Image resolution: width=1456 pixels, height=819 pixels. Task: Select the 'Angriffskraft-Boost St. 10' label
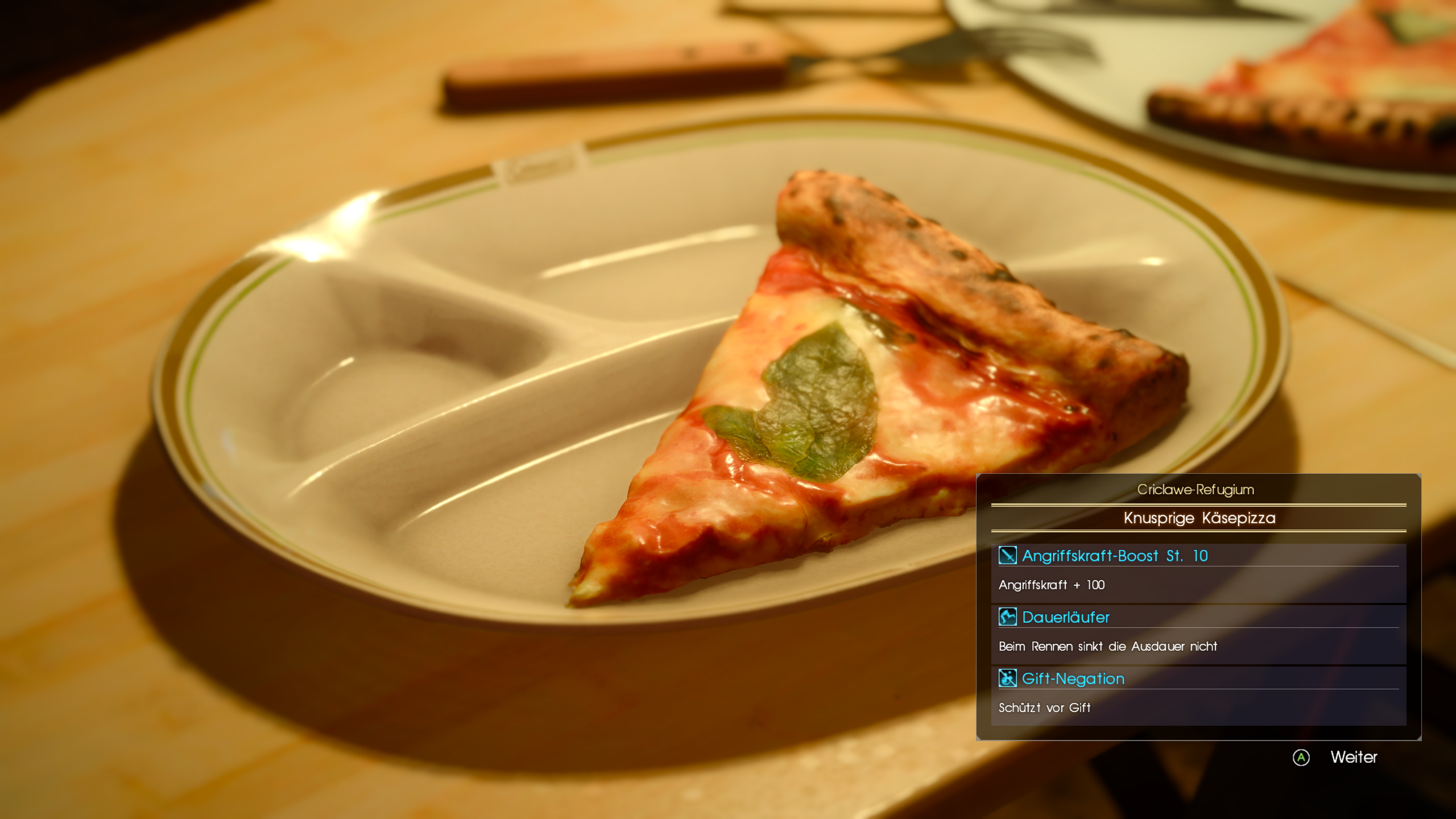[x=1115, y=556]
